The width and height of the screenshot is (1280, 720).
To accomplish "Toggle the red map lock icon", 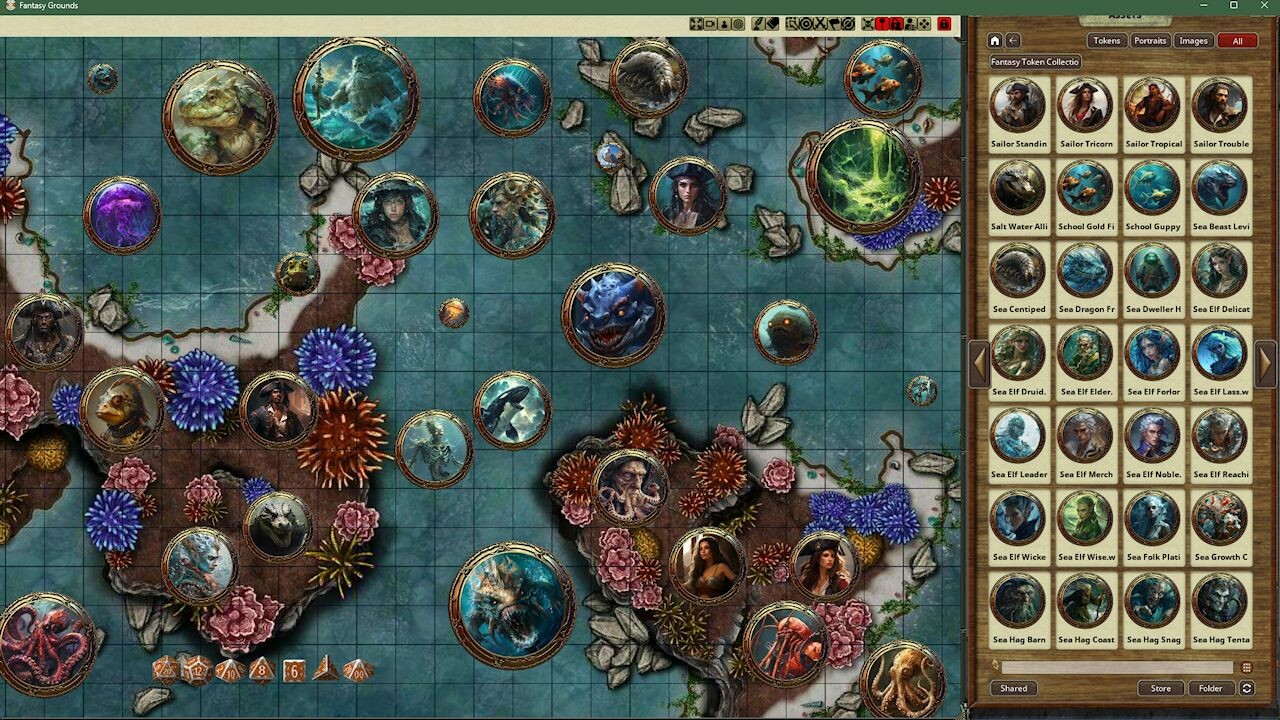I will [944, 24].
